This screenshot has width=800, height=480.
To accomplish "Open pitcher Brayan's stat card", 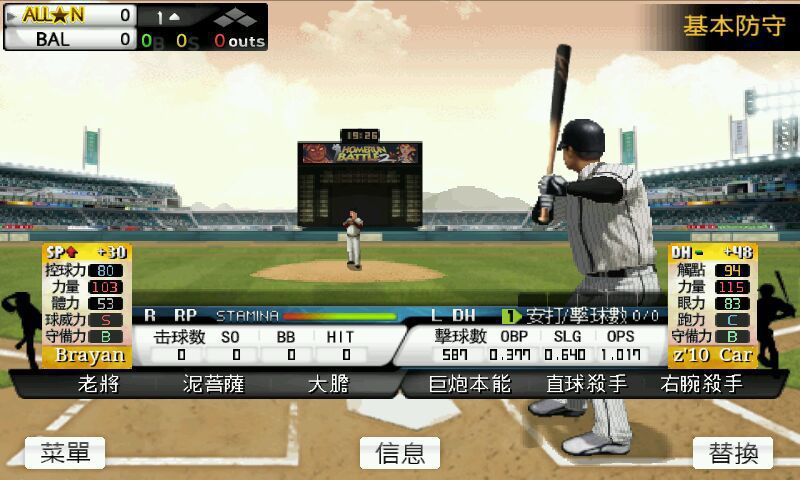I will (x=87, y=305).
